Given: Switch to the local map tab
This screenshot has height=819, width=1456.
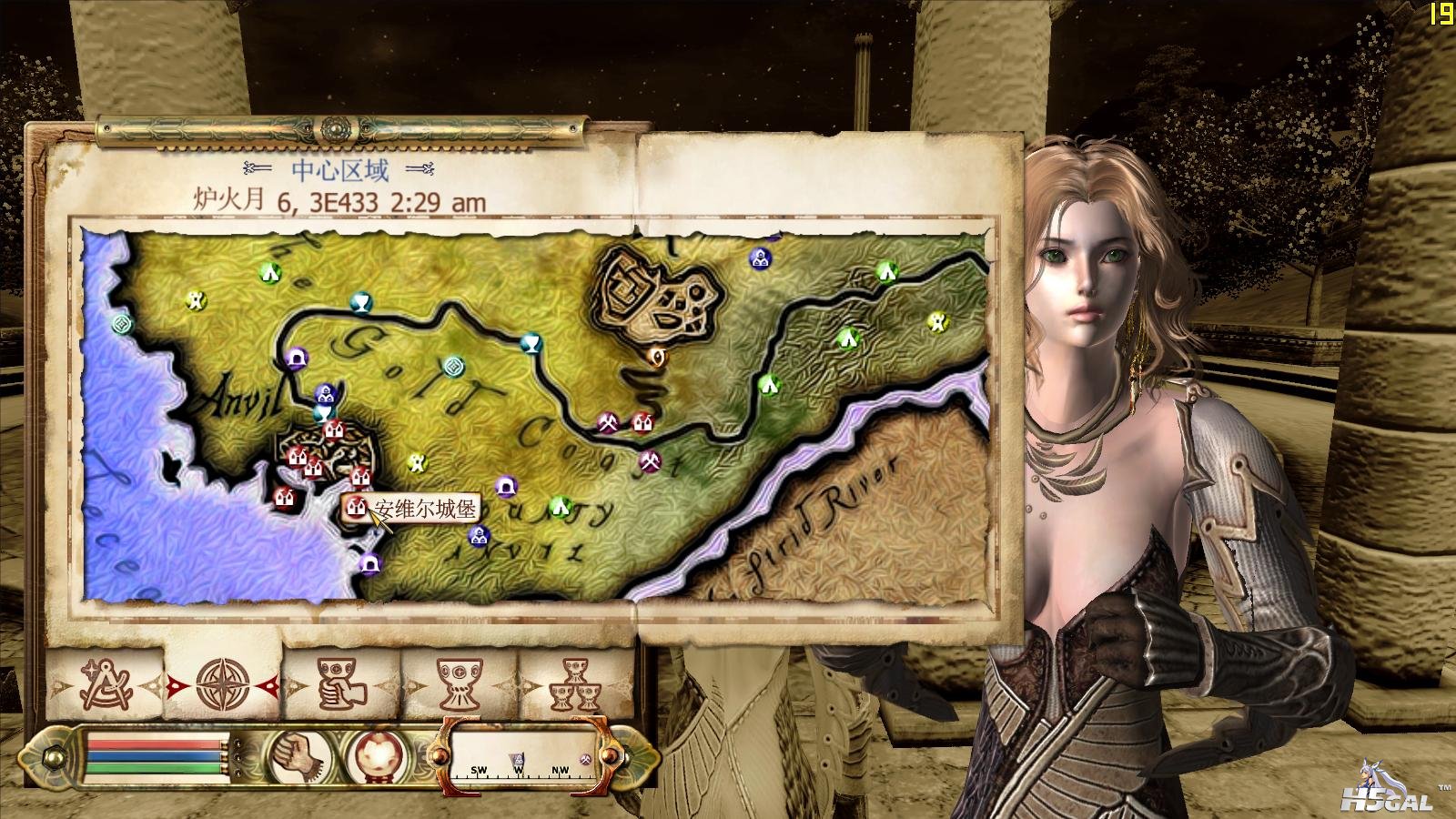Looking at the screenshot, I should coord(106,684).
